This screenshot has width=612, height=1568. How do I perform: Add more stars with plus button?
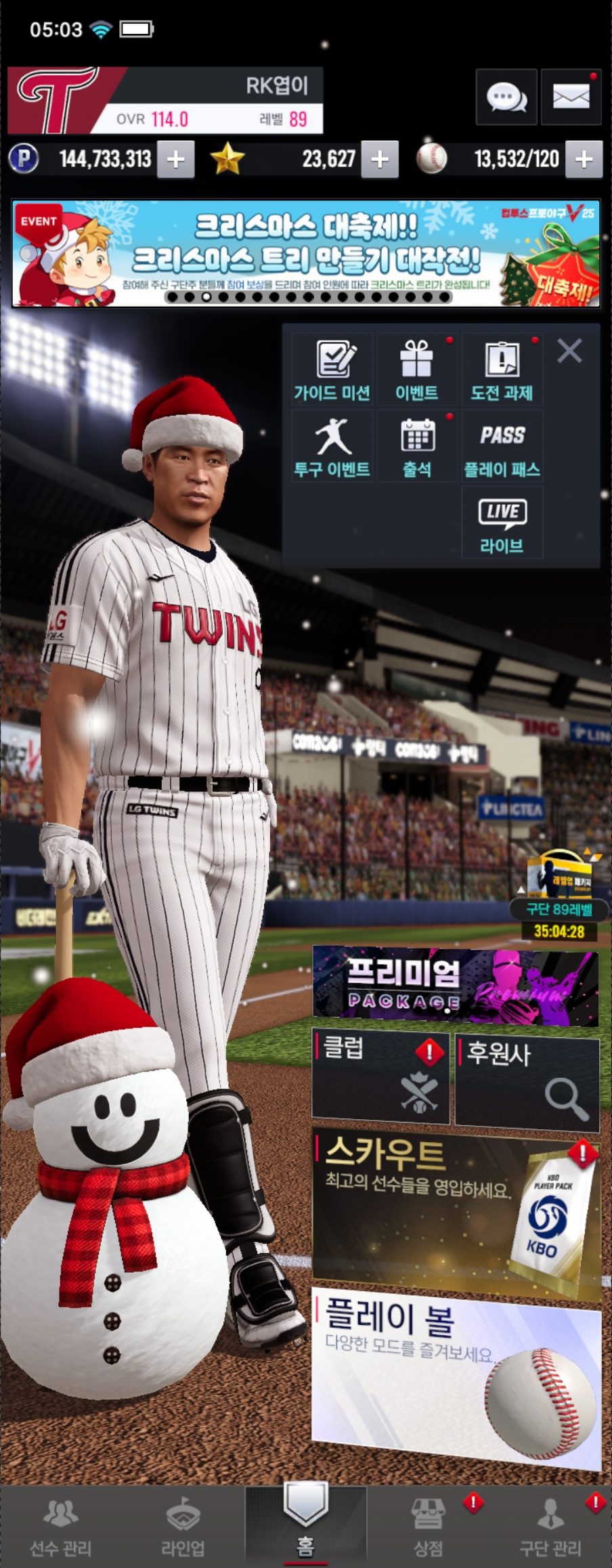tap(380, 160)
